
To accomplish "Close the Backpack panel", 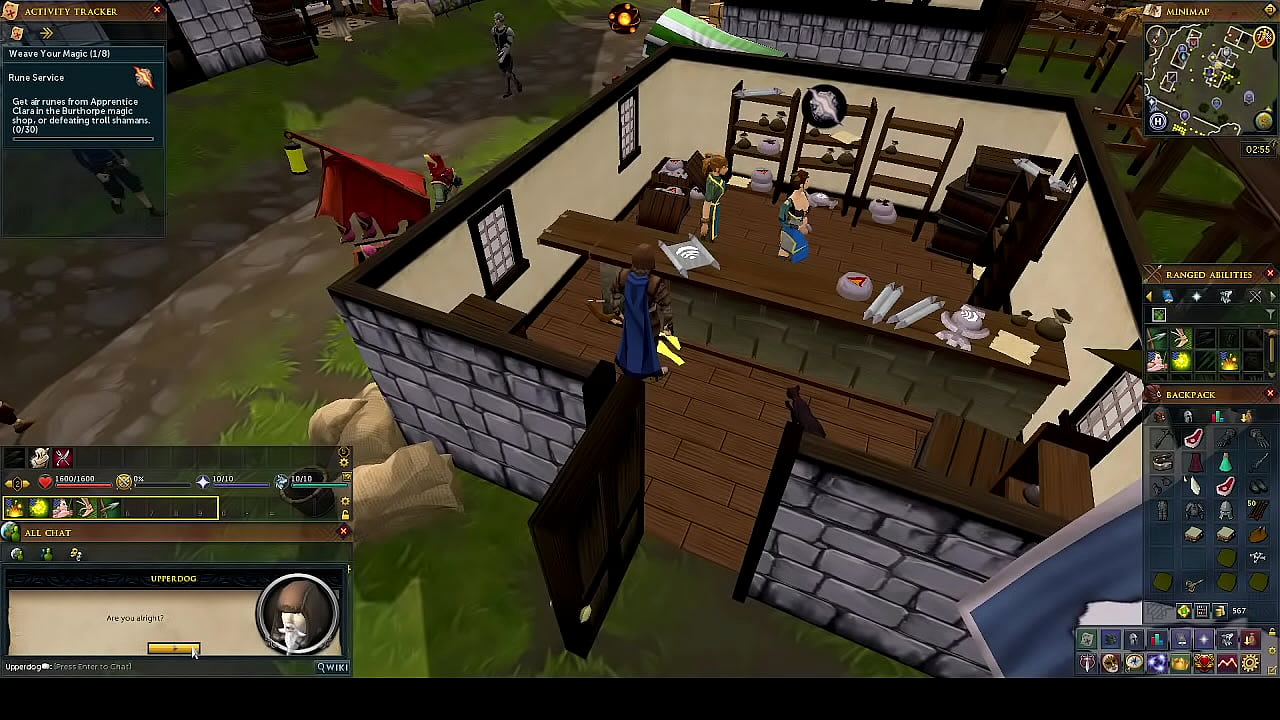I will 1270,394.
